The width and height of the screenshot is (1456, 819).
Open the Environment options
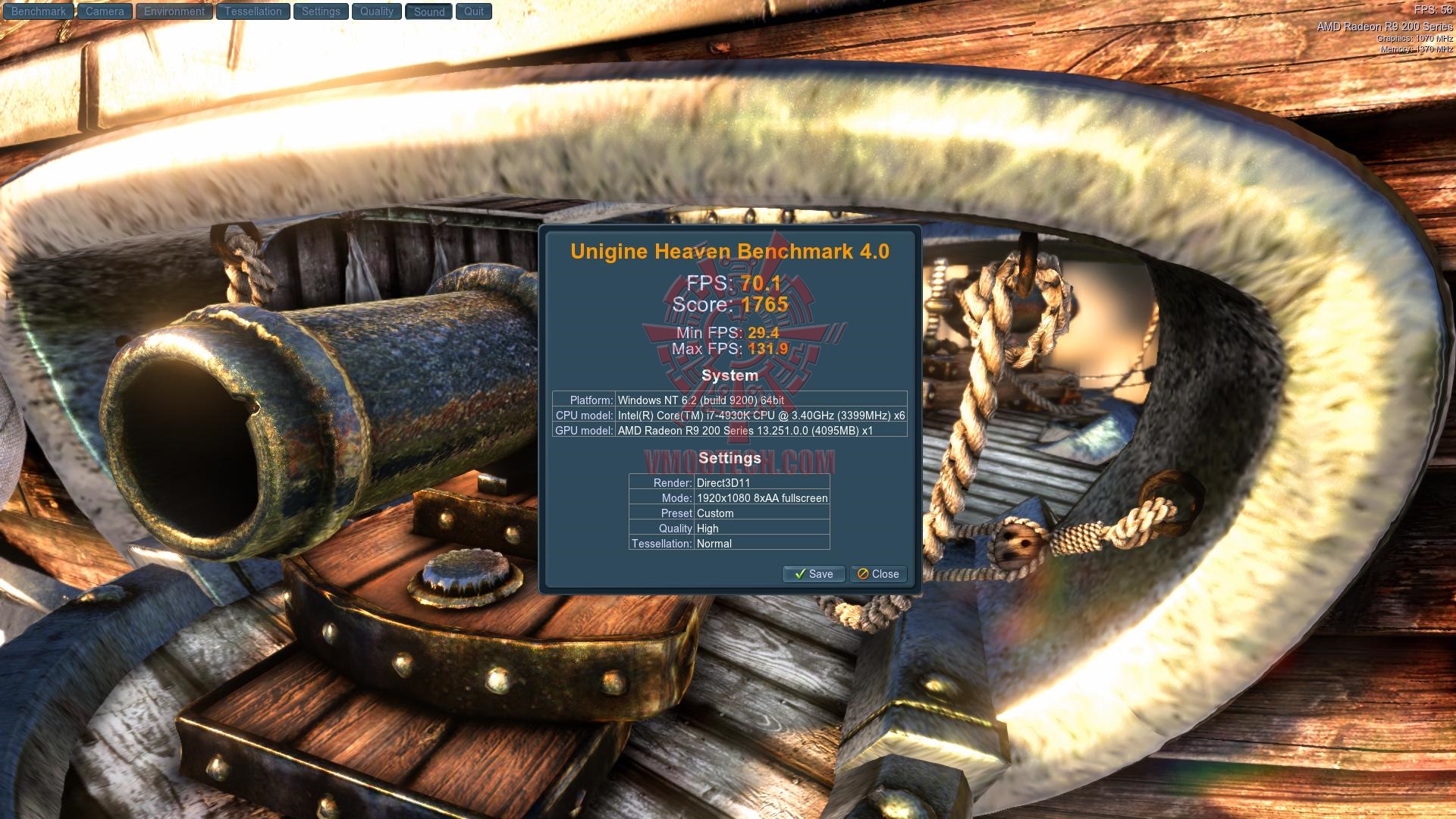(x=174, y=11)
